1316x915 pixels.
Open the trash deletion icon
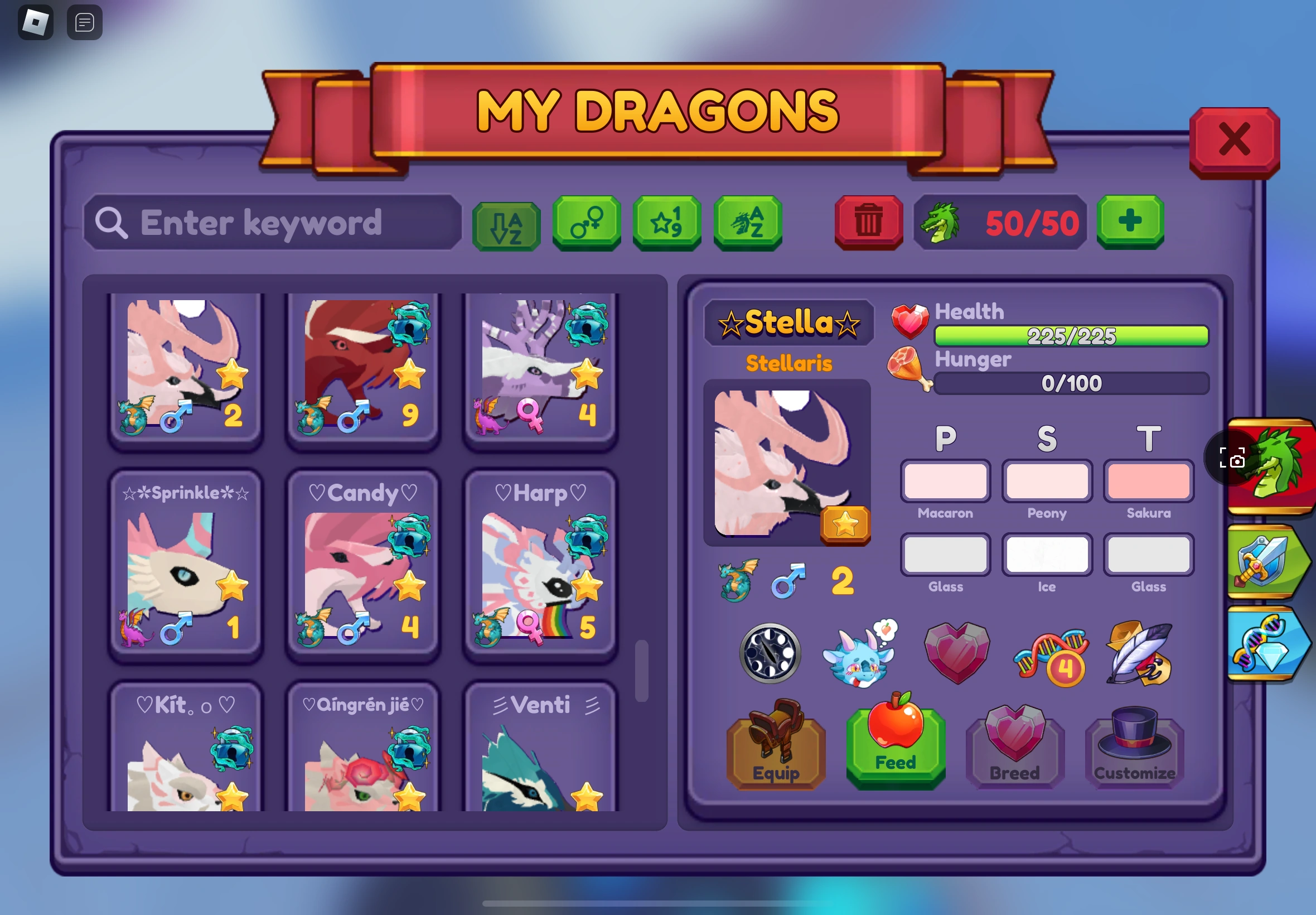(x=868, y=224)
